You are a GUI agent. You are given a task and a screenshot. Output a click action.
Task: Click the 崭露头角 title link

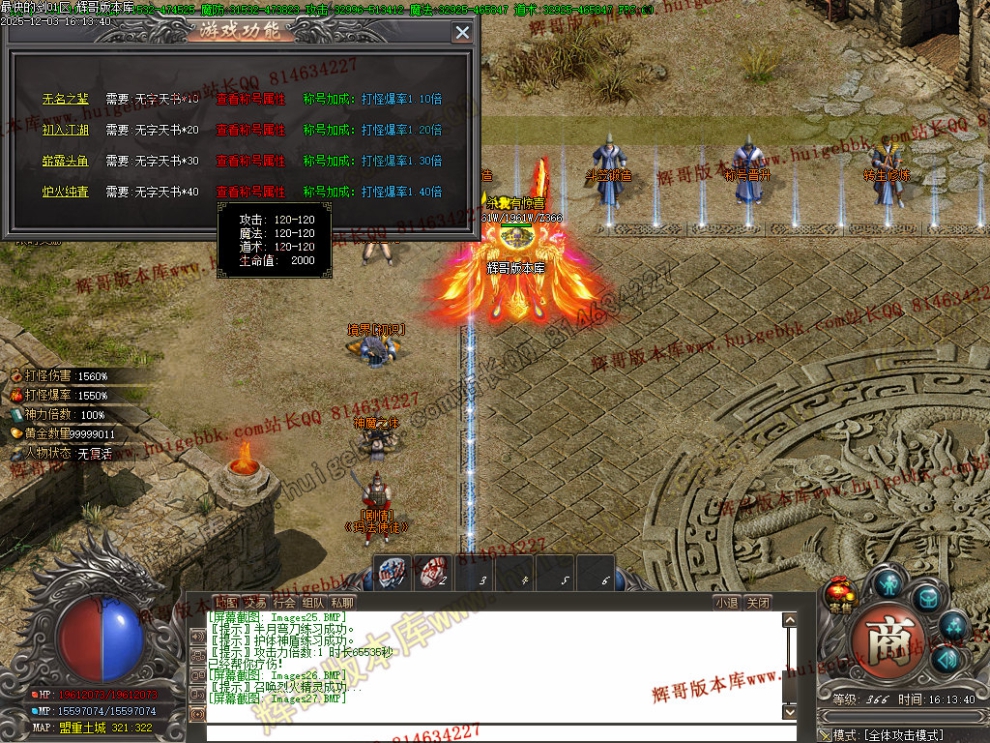(65, 161)
